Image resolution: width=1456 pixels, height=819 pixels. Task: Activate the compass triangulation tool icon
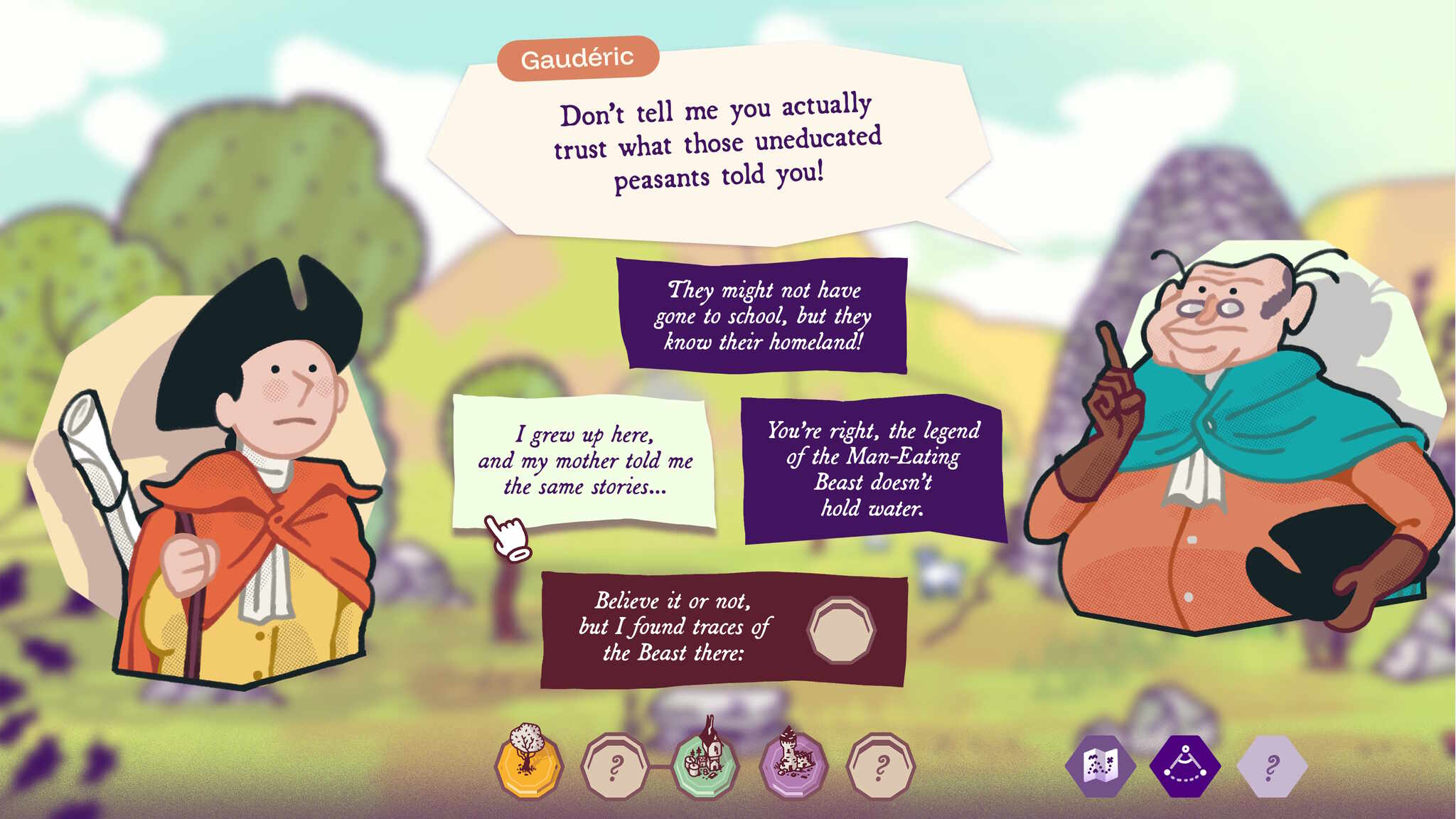point(1184,766)
